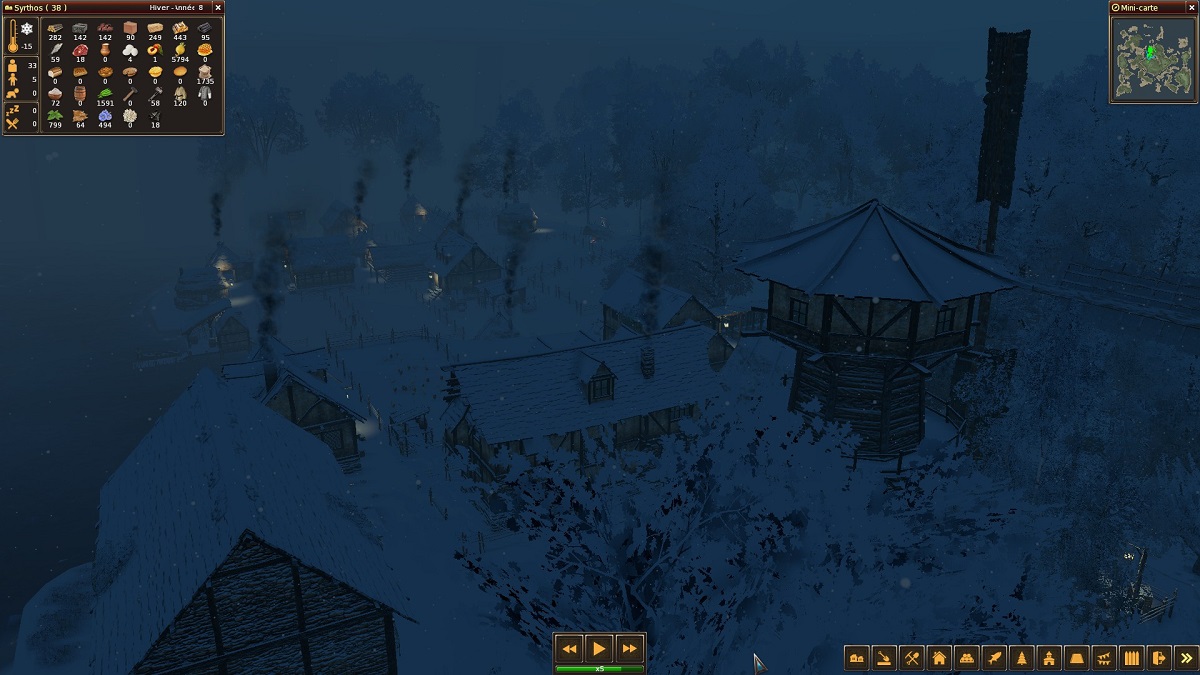
Task: Open the houses and town buildings menu
Action: pos(857,658)
